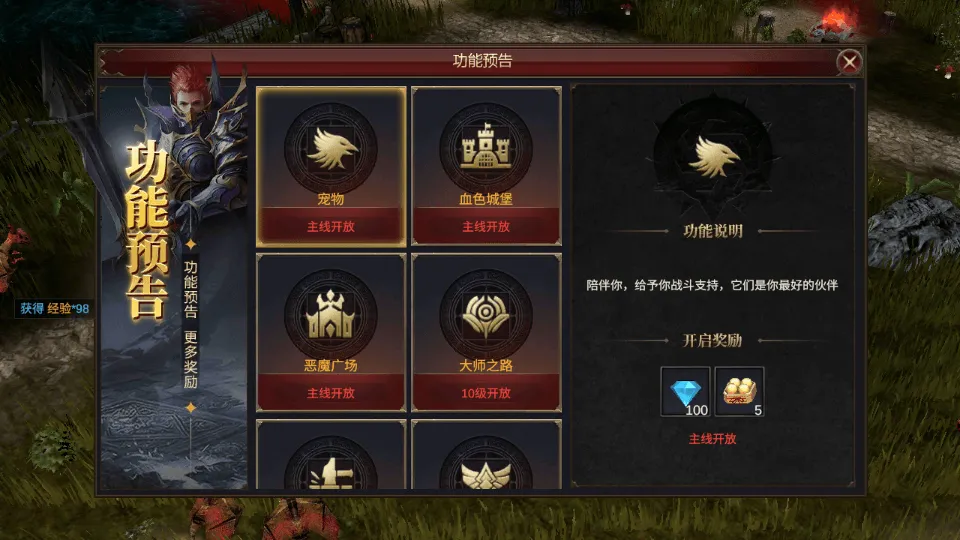
Task: Click the blue diamond reward icon
Action: click(686, 391)
